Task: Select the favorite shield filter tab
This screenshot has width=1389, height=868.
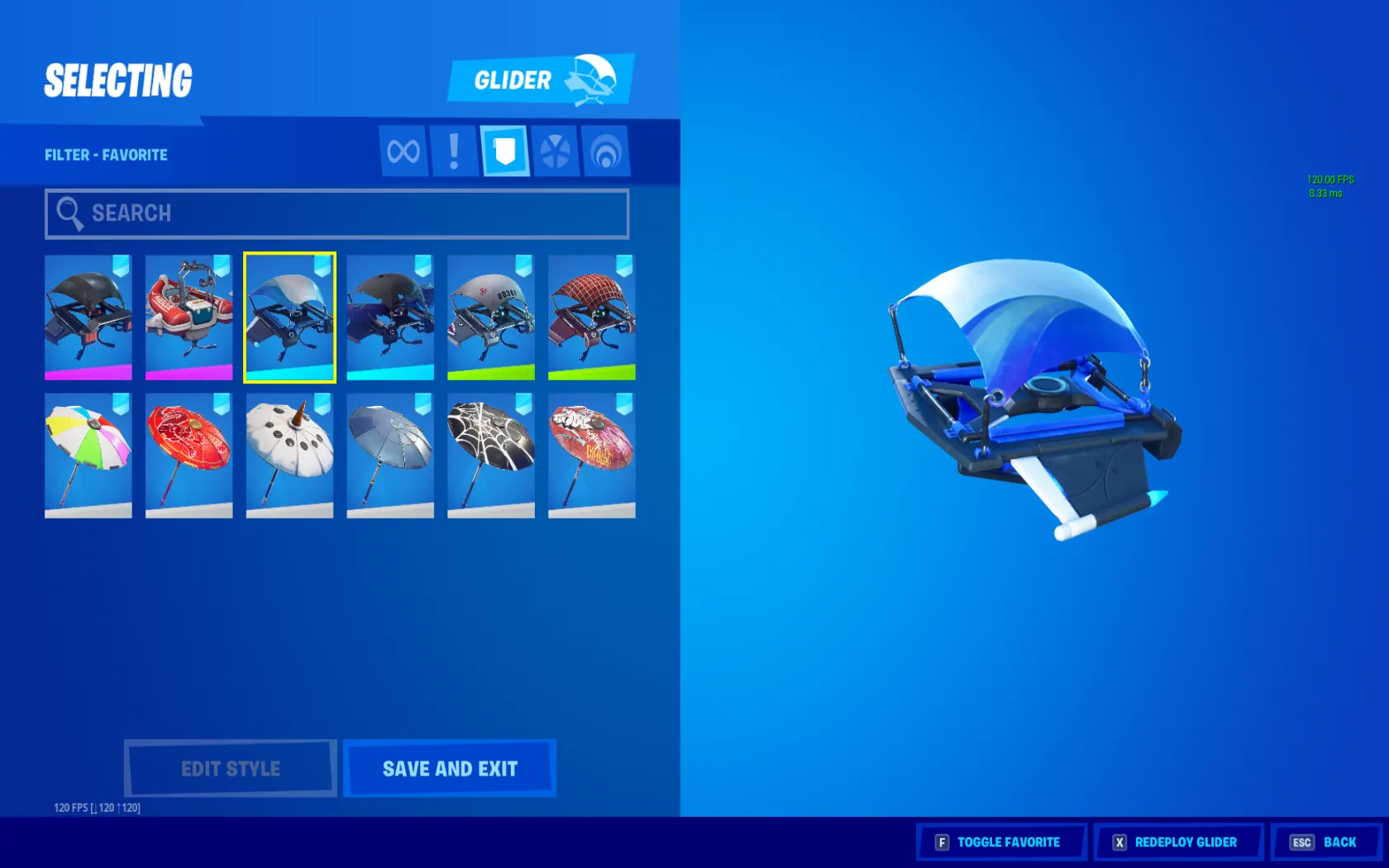Action: (x=504, y=151)
